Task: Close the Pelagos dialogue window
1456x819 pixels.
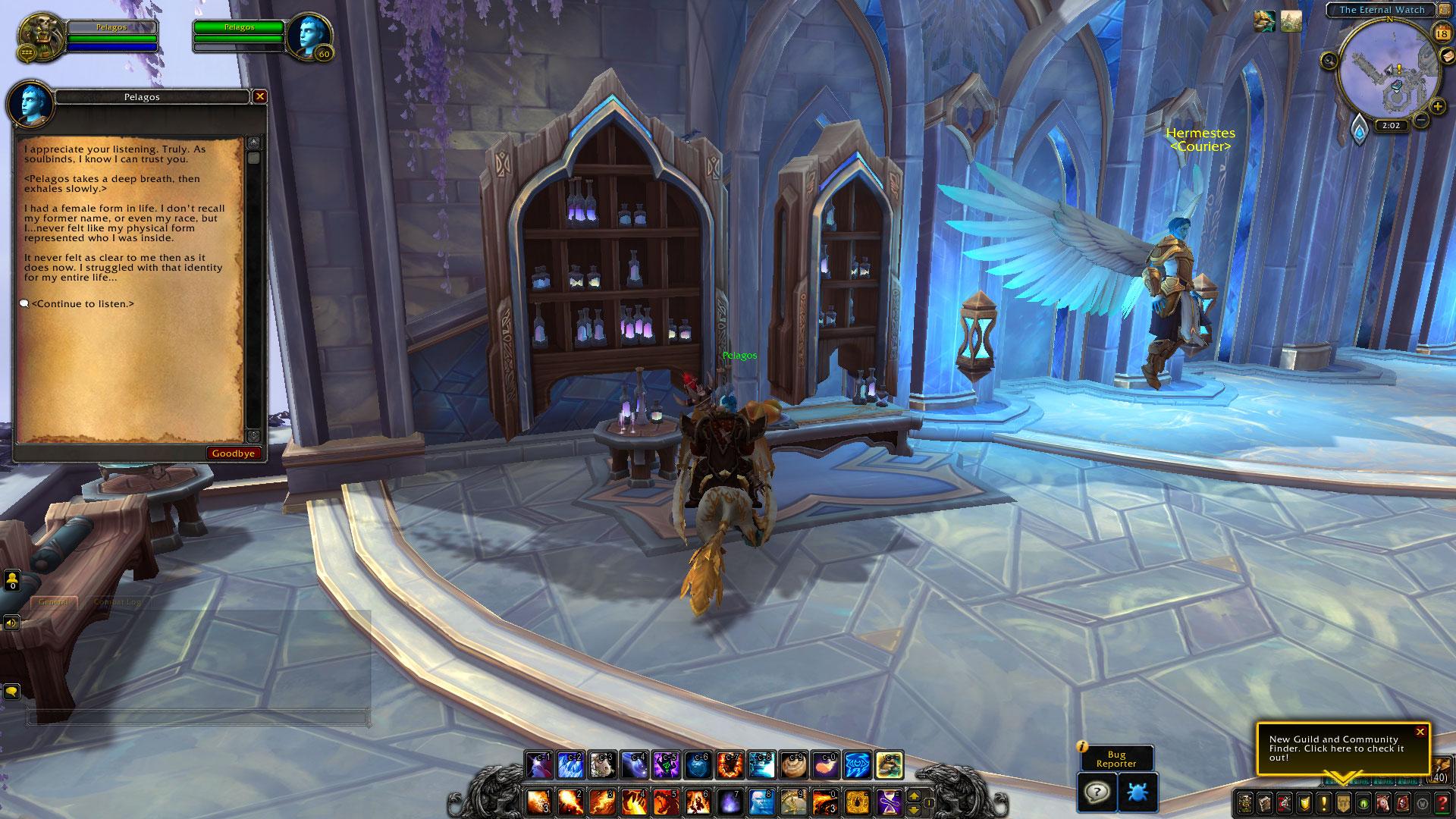Action: (x=260, y=96)
